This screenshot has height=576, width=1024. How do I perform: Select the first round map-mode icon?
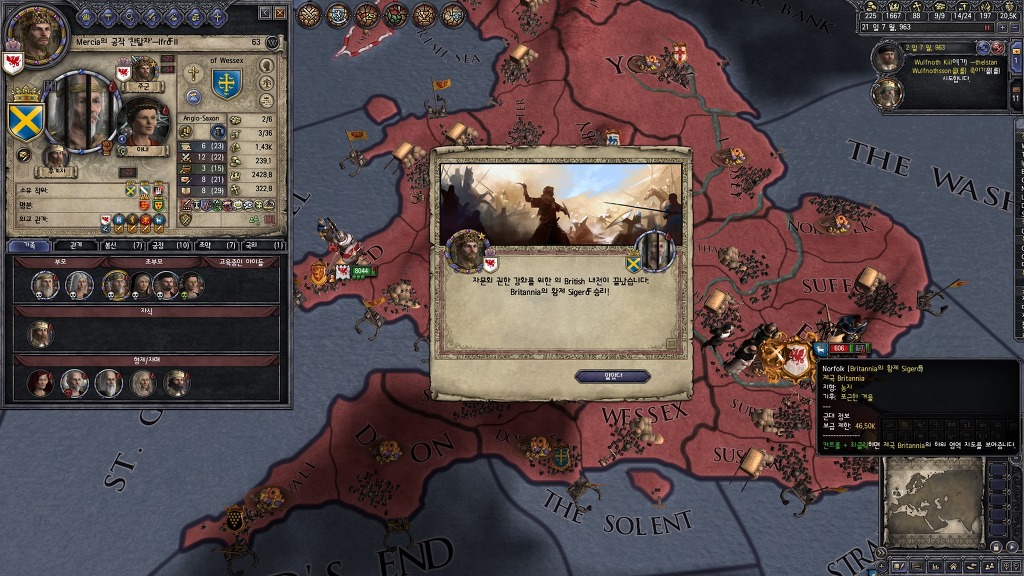click(309, 14)
